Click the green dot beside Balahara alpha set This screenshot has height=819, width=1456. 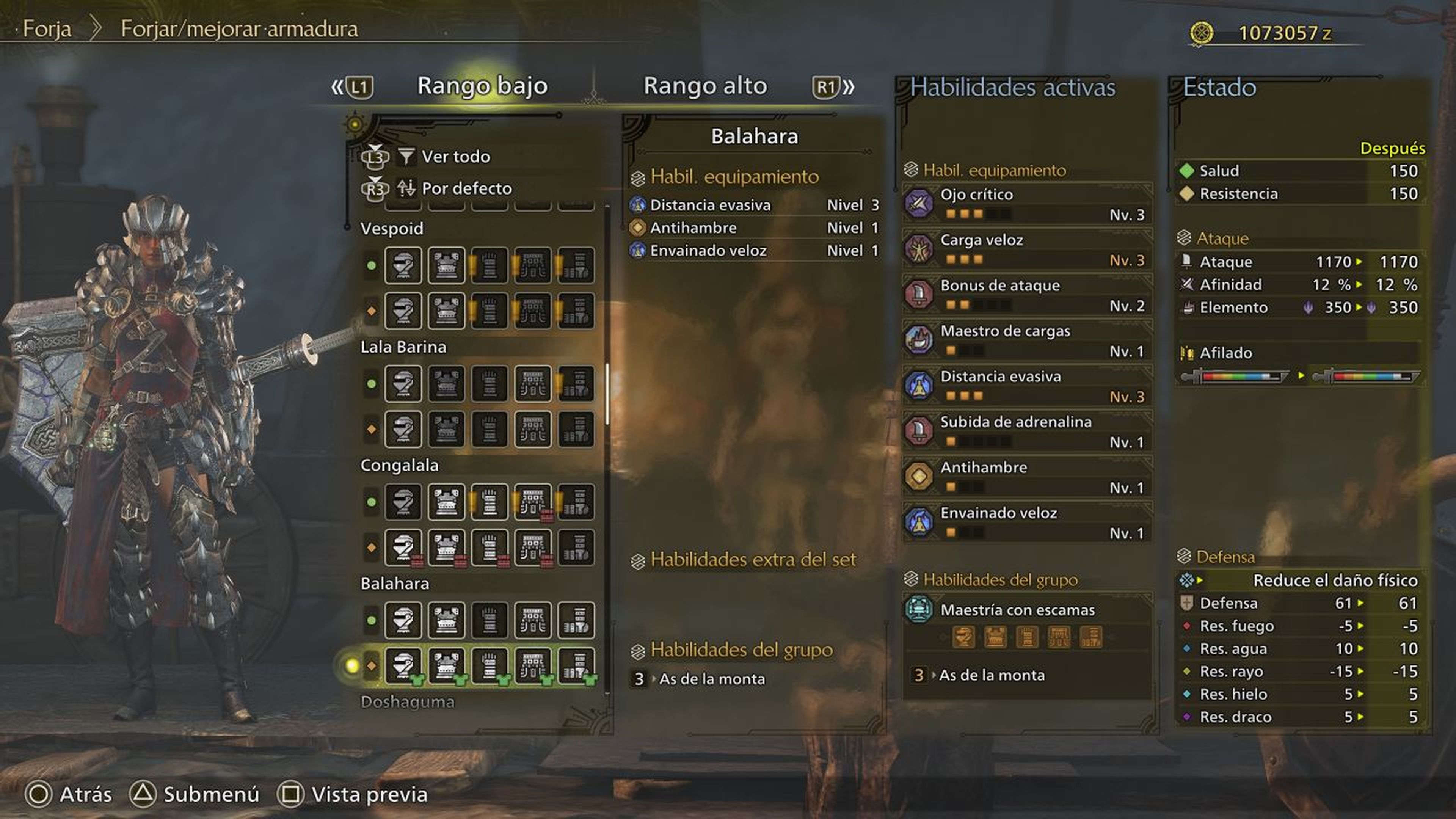tap(371, 620)
